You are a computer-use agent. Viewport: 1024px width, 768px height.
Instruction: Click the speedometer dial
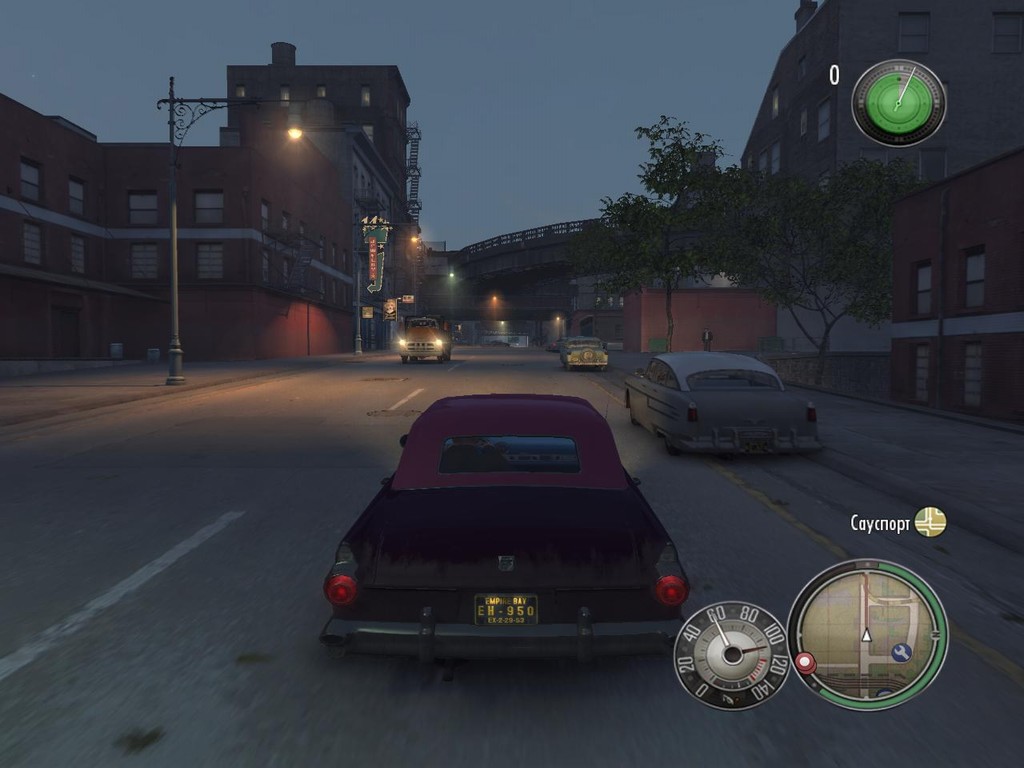[x=732, y=655]
